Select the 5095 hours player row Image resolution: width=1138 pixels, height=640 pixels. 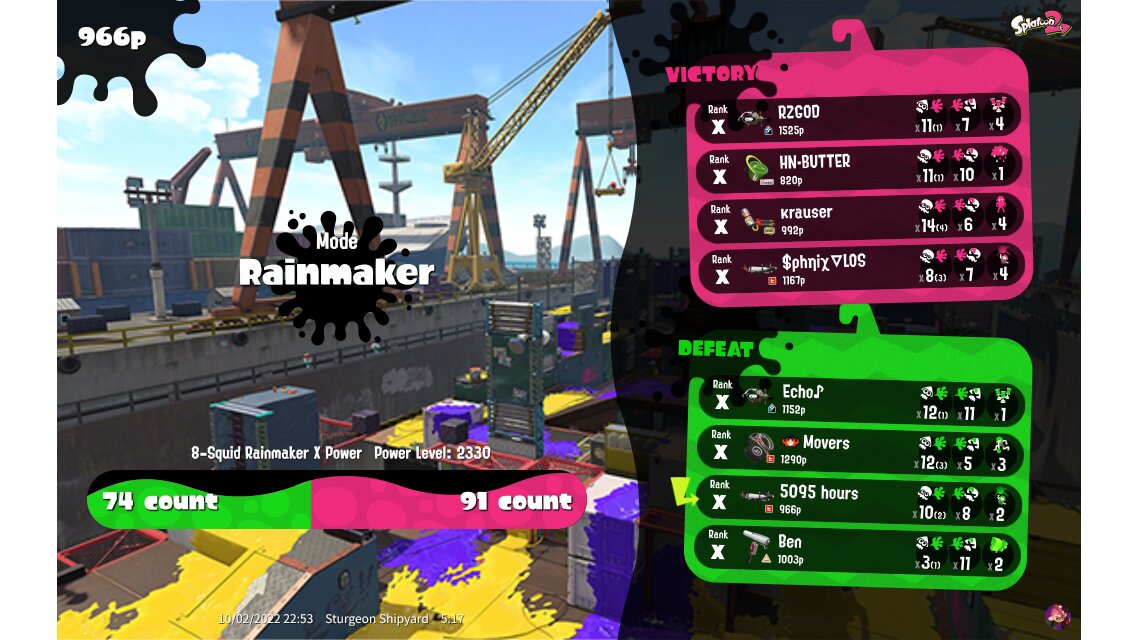point(860,500)
